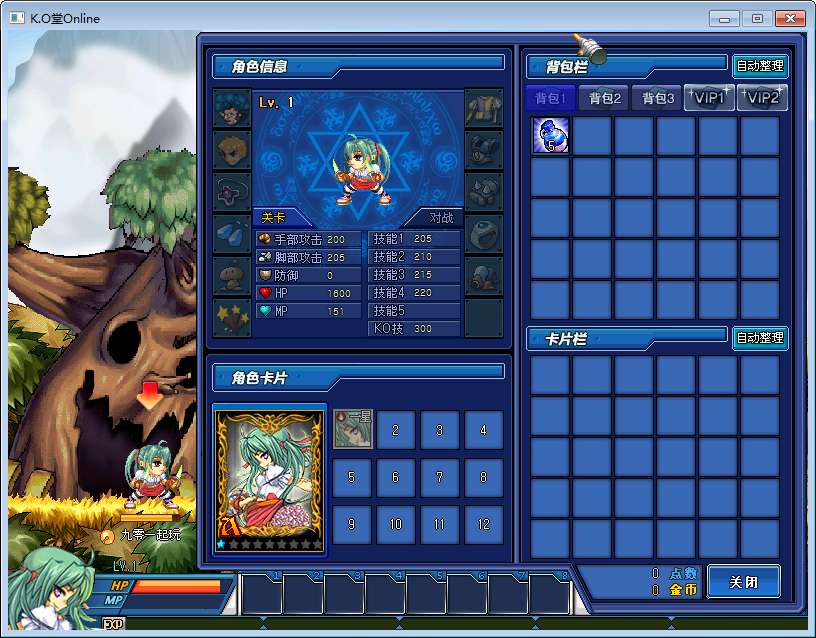
Task: Close the character panel with 关闭
Action: pyautogui.click(x=743, y=581)
